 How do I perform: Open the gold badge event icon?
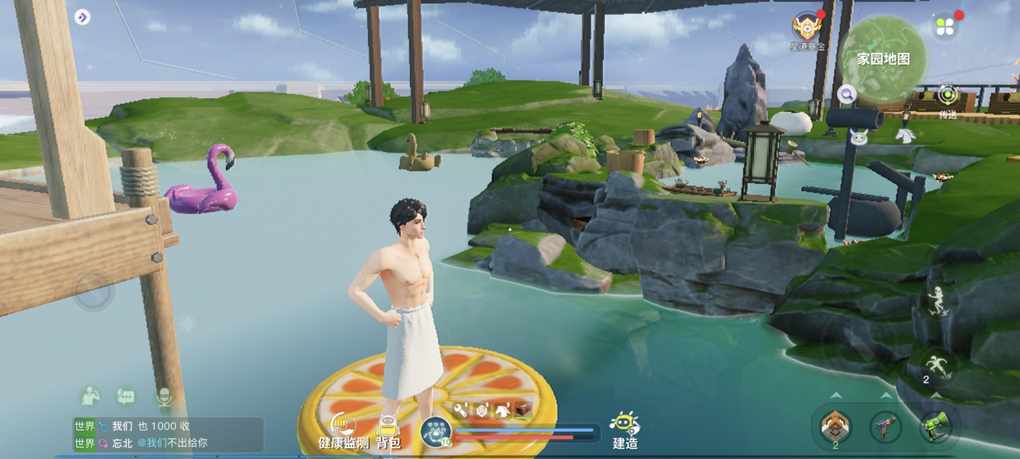pos(807,28)
